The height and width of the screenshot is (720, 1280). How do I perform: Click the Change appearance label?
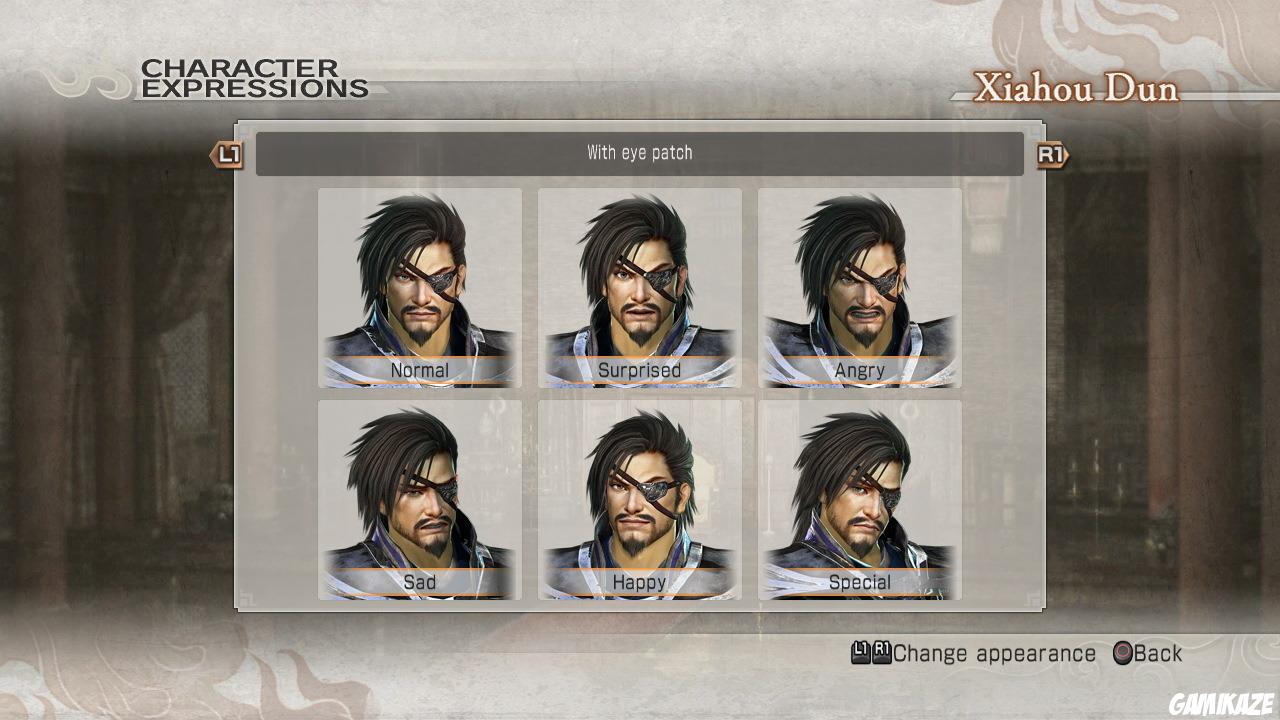pyautogui.click(x=995, y=653)
